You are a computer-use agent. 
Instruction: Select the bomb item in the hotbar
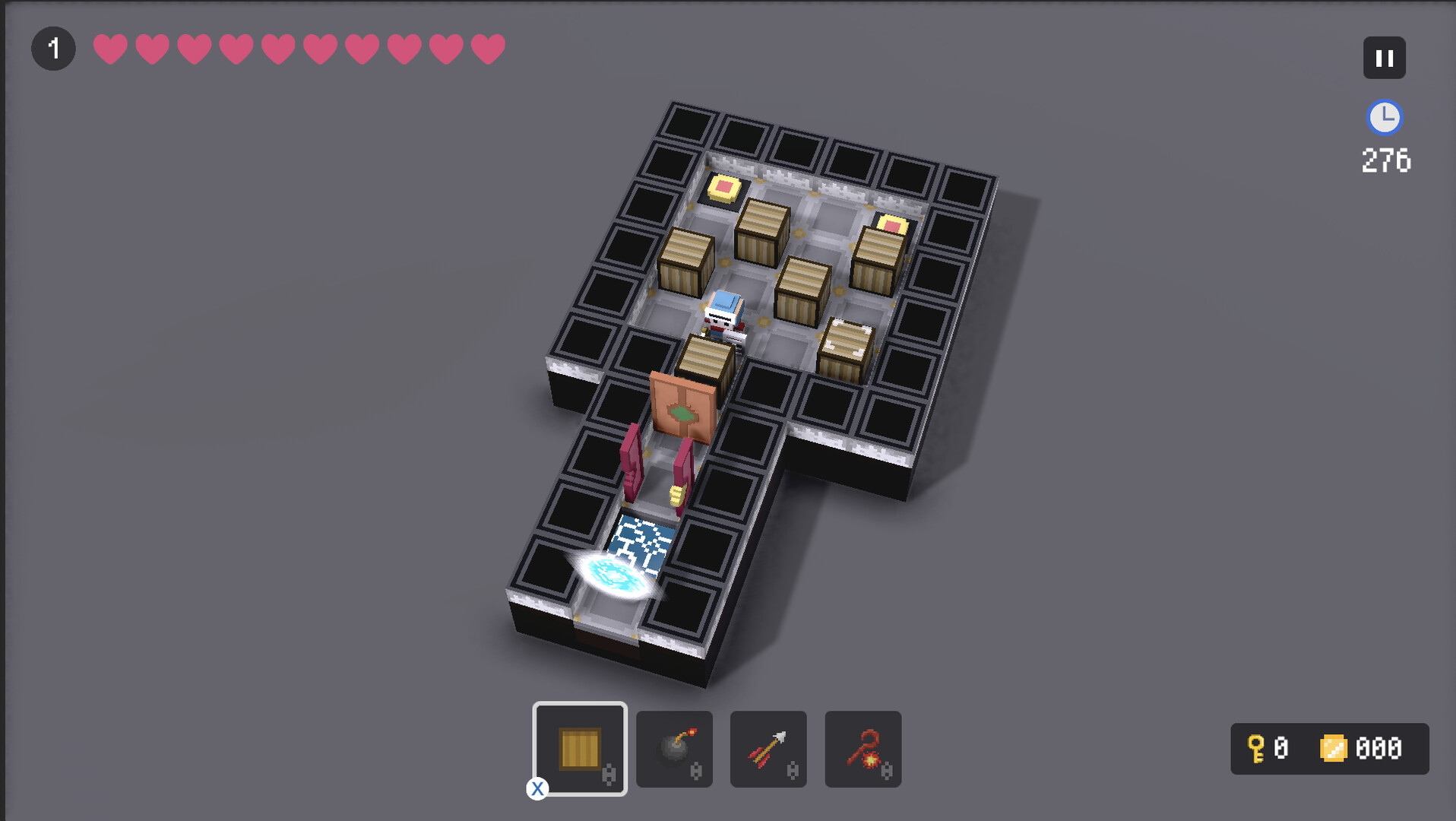click(673, 749)
